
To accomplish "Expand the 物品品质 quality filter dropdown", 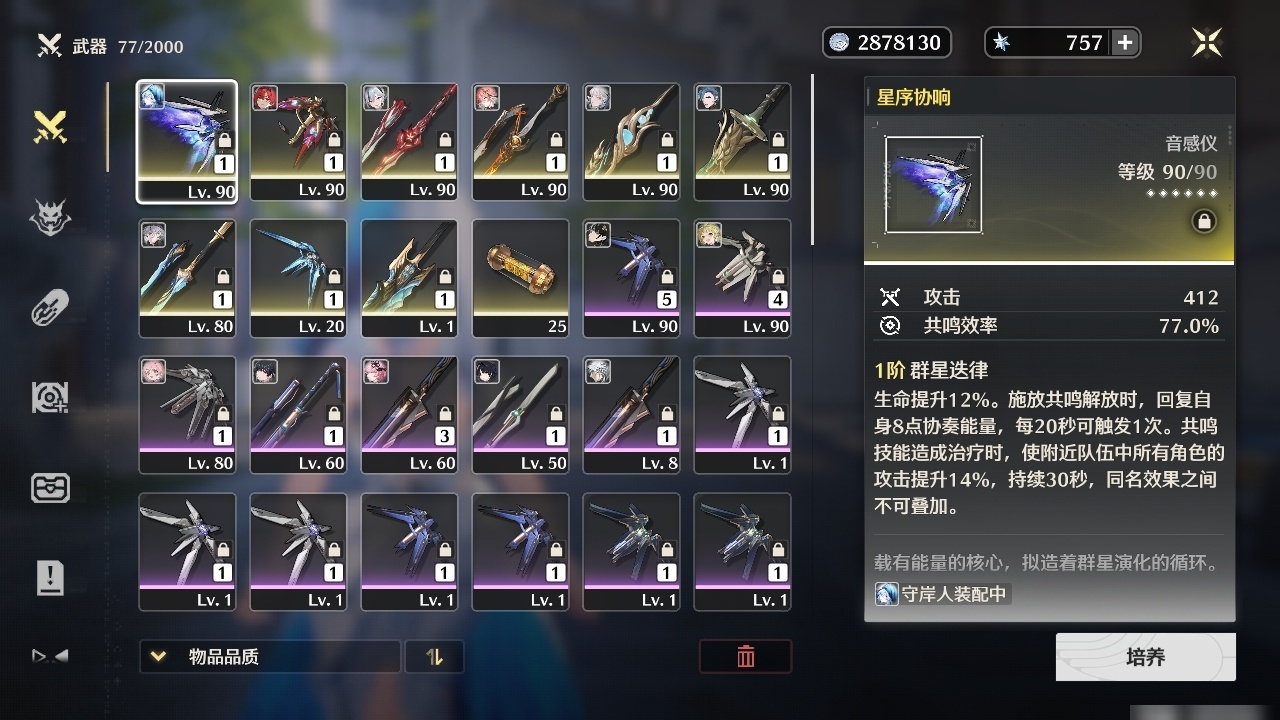I will 268,657.
